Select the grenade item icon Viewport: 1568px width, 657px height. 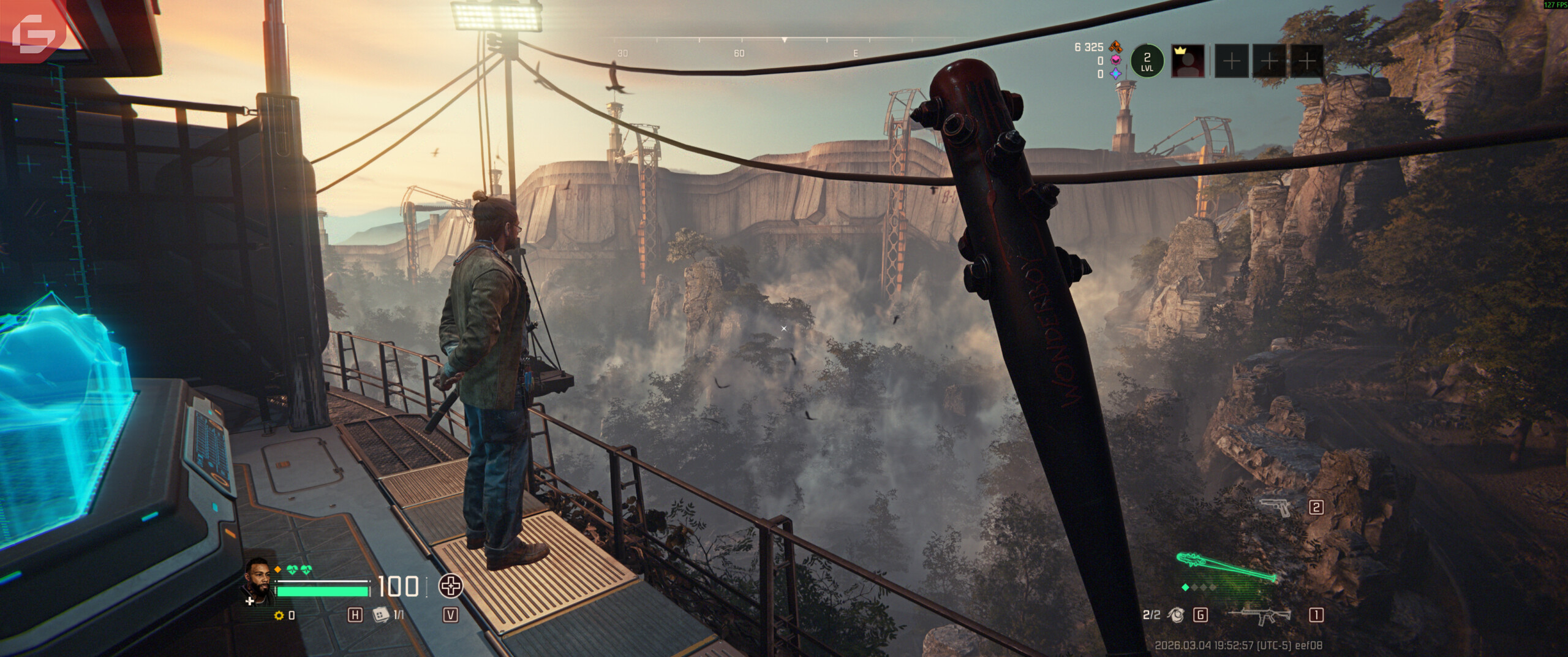pos(1175,615)
